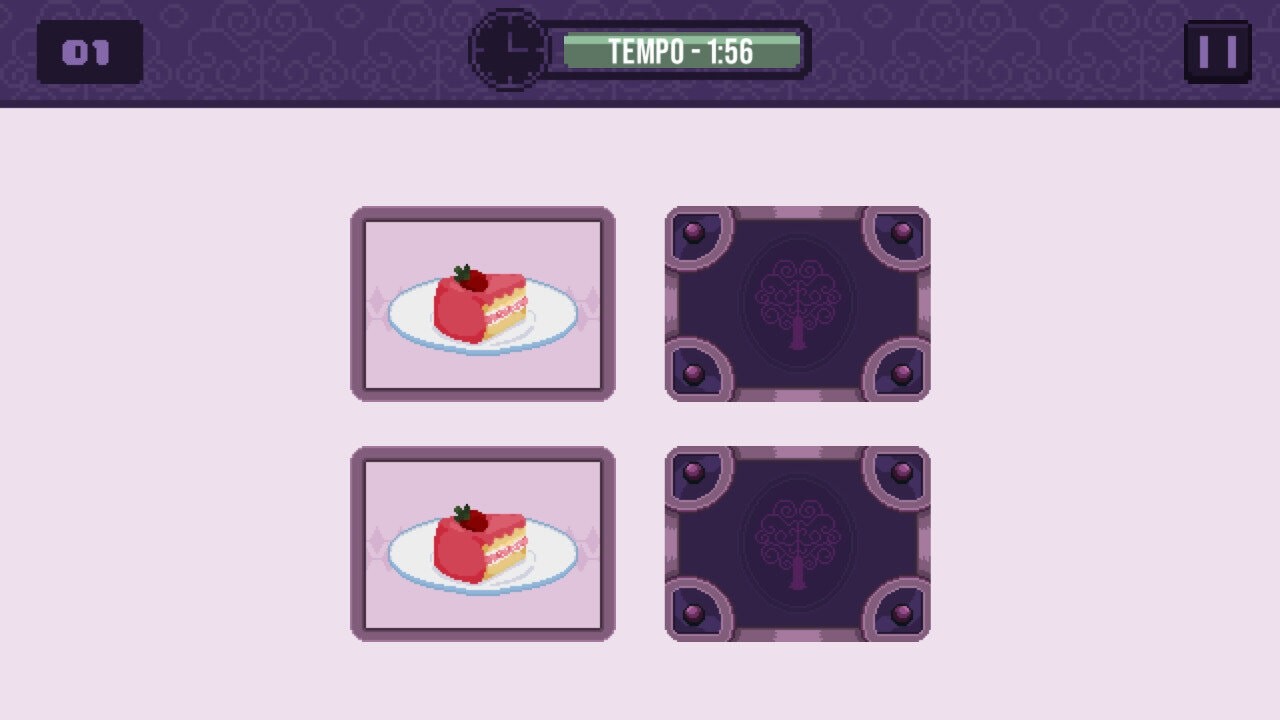
Task: Click the top revealed cake card
Action: 483,302
